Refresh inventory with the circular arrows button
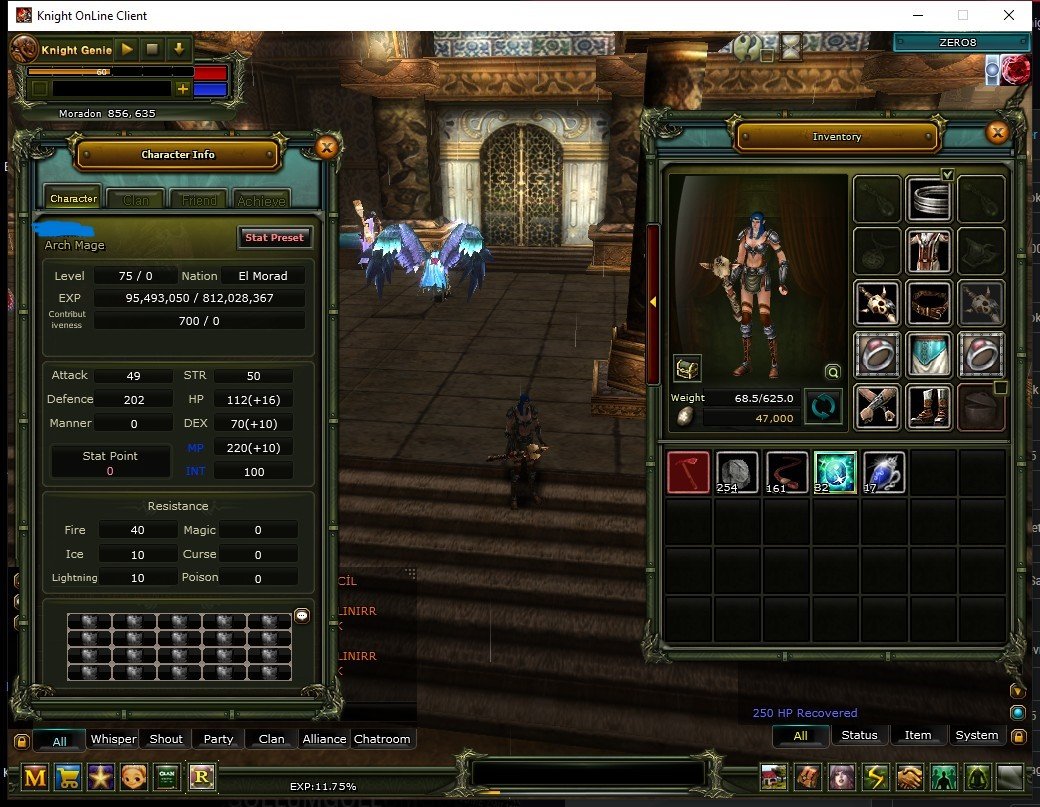Image resolution: width=1040 pixels, height=807 pixels. pos(824,407)
